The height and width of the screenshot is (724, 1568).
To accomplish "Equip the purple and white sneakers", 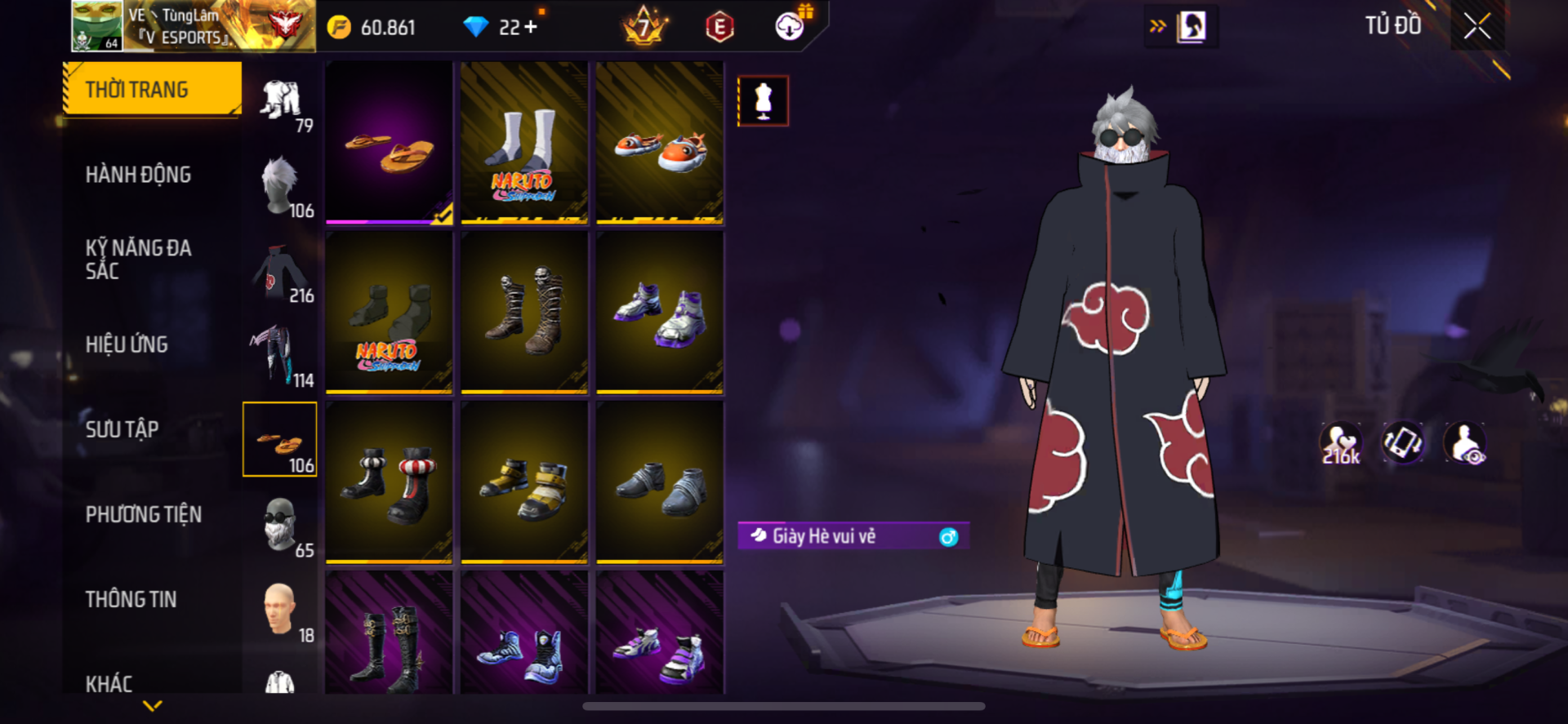I will click(659, 313).
